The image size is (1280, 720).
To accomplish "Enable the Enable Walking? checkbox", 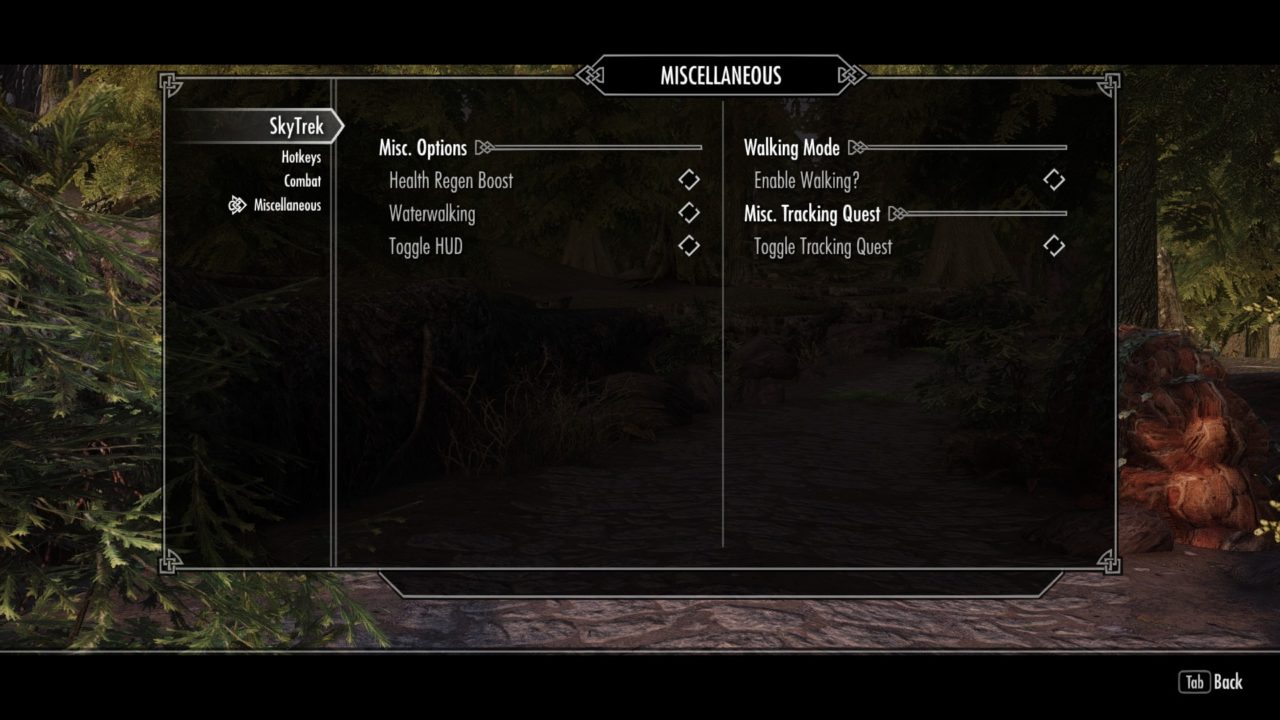I will click(x=1053, y=180).
